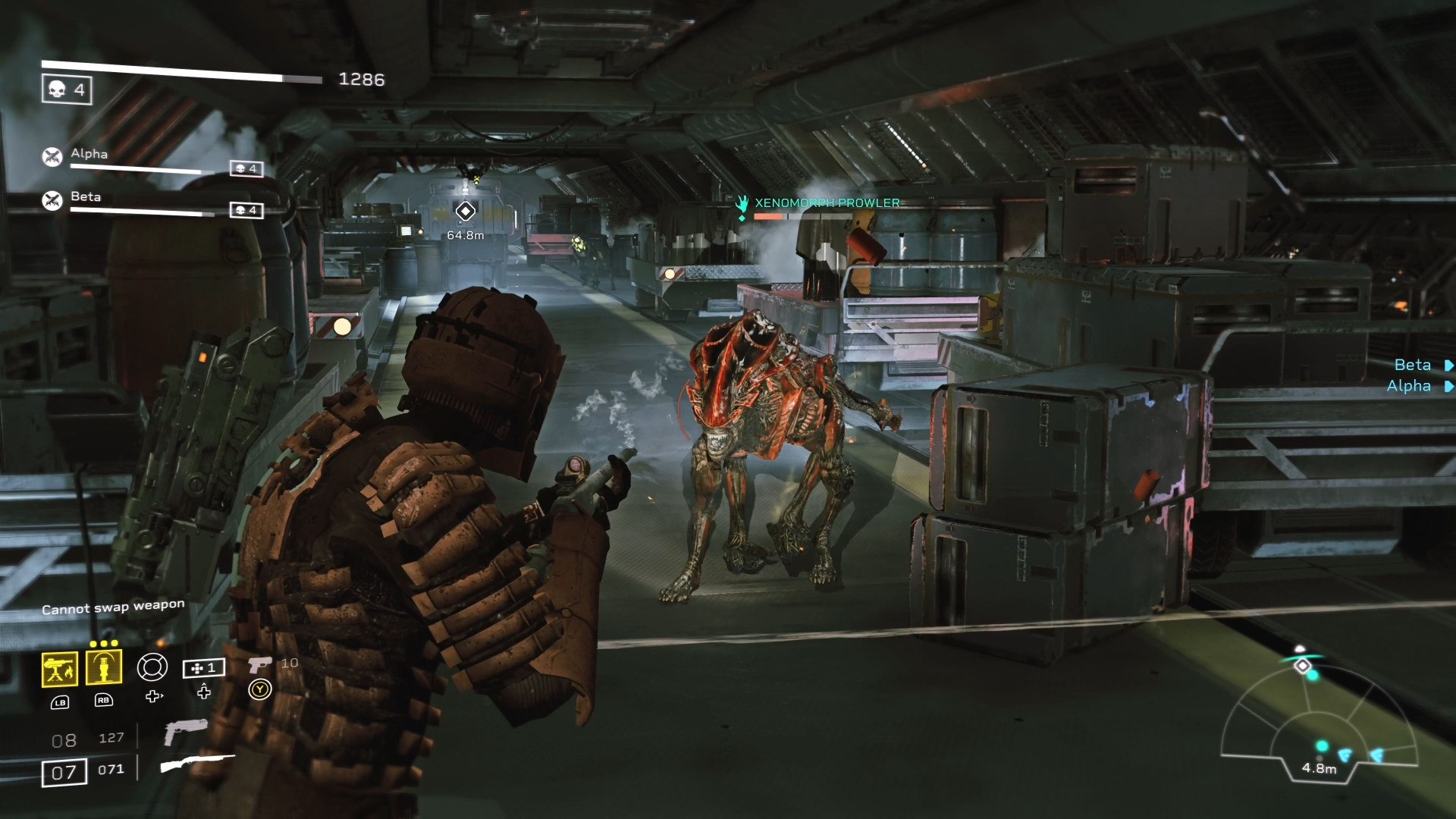Click the 64.8m objective waypoint marker
The height and width of the screenshot is (819, 1456).
(x=464, y=213)
